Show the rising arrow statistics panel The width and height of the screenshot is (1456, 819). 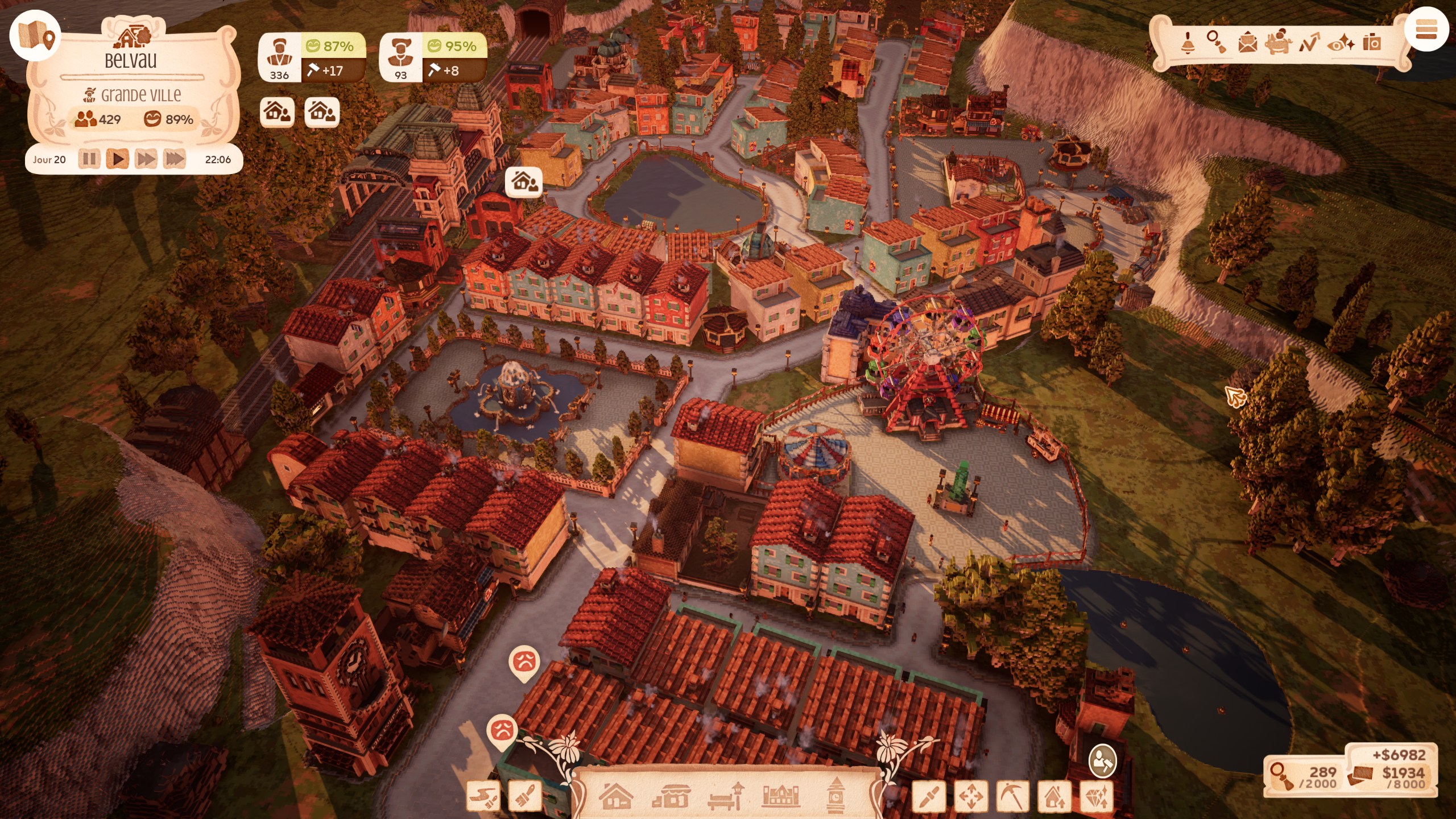[1309, 43]
